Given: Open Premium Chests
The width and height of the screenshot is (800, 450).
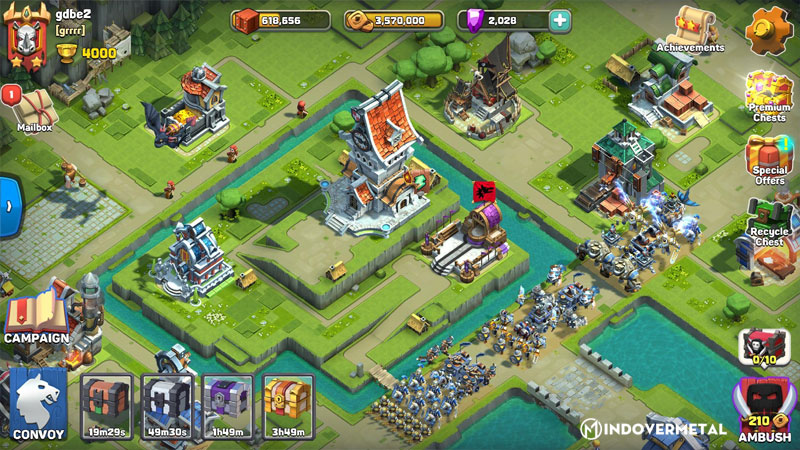Looking at the screenshot, I should (768, 97).
